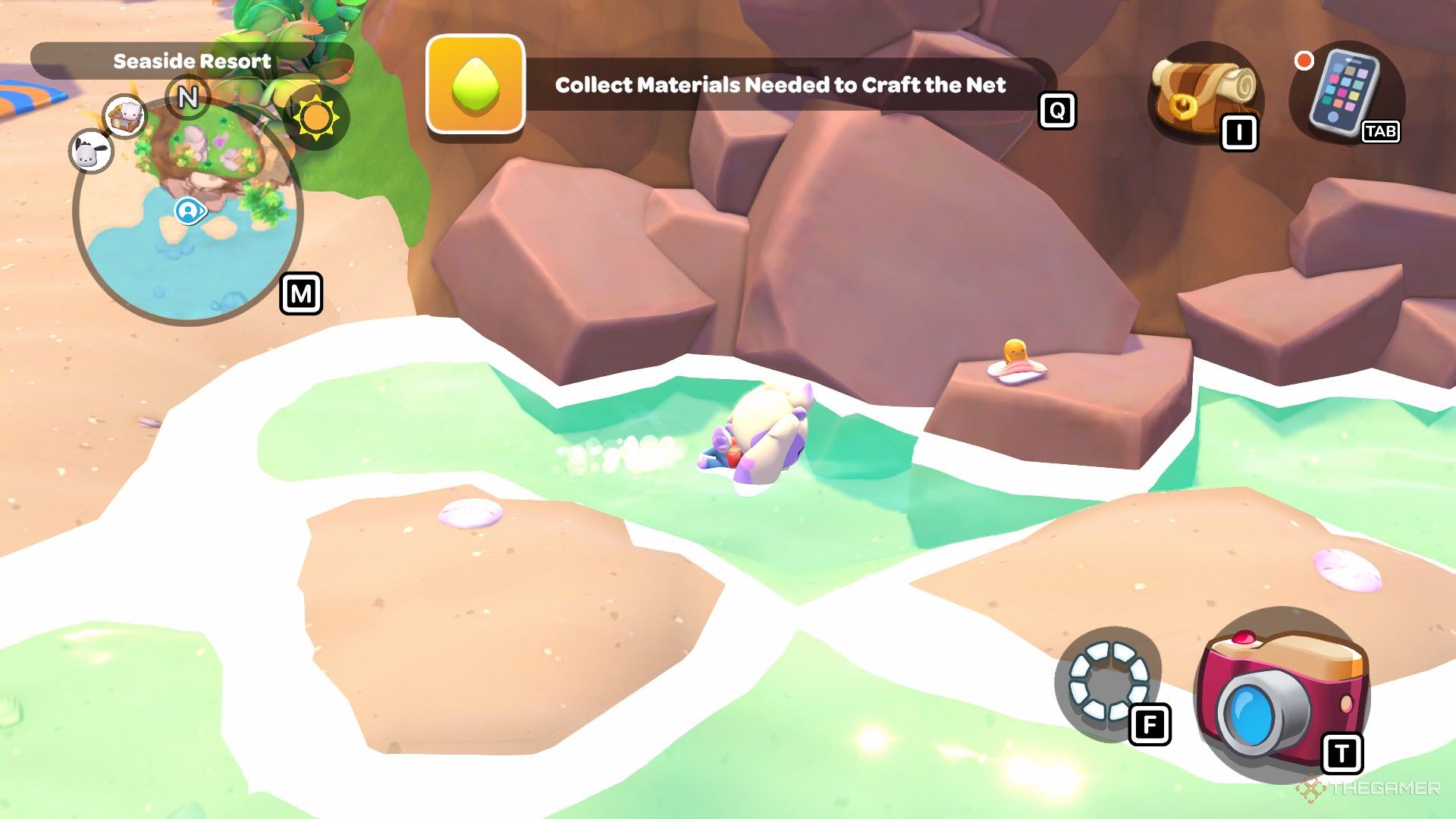Select the 'Collect Materials Needed to Craft the Net' objective

[x=780, y=85]
